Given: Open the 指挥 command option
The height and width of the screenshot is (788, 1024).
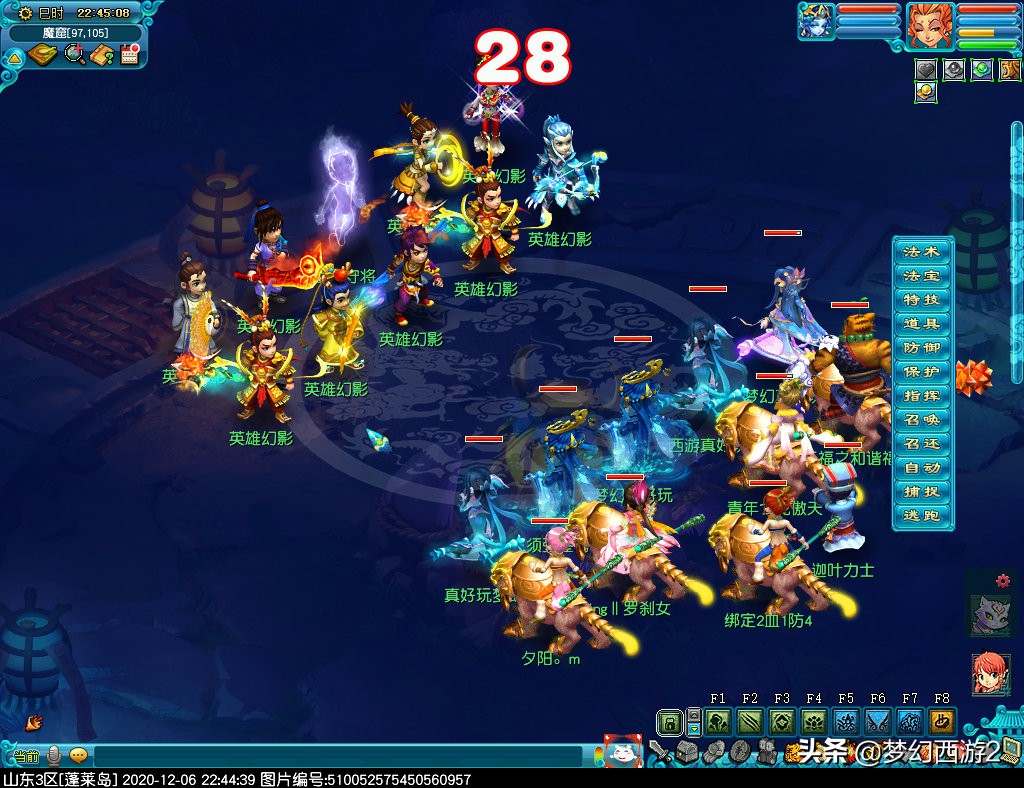Looking at the screenshot, I should click(922, 395).
